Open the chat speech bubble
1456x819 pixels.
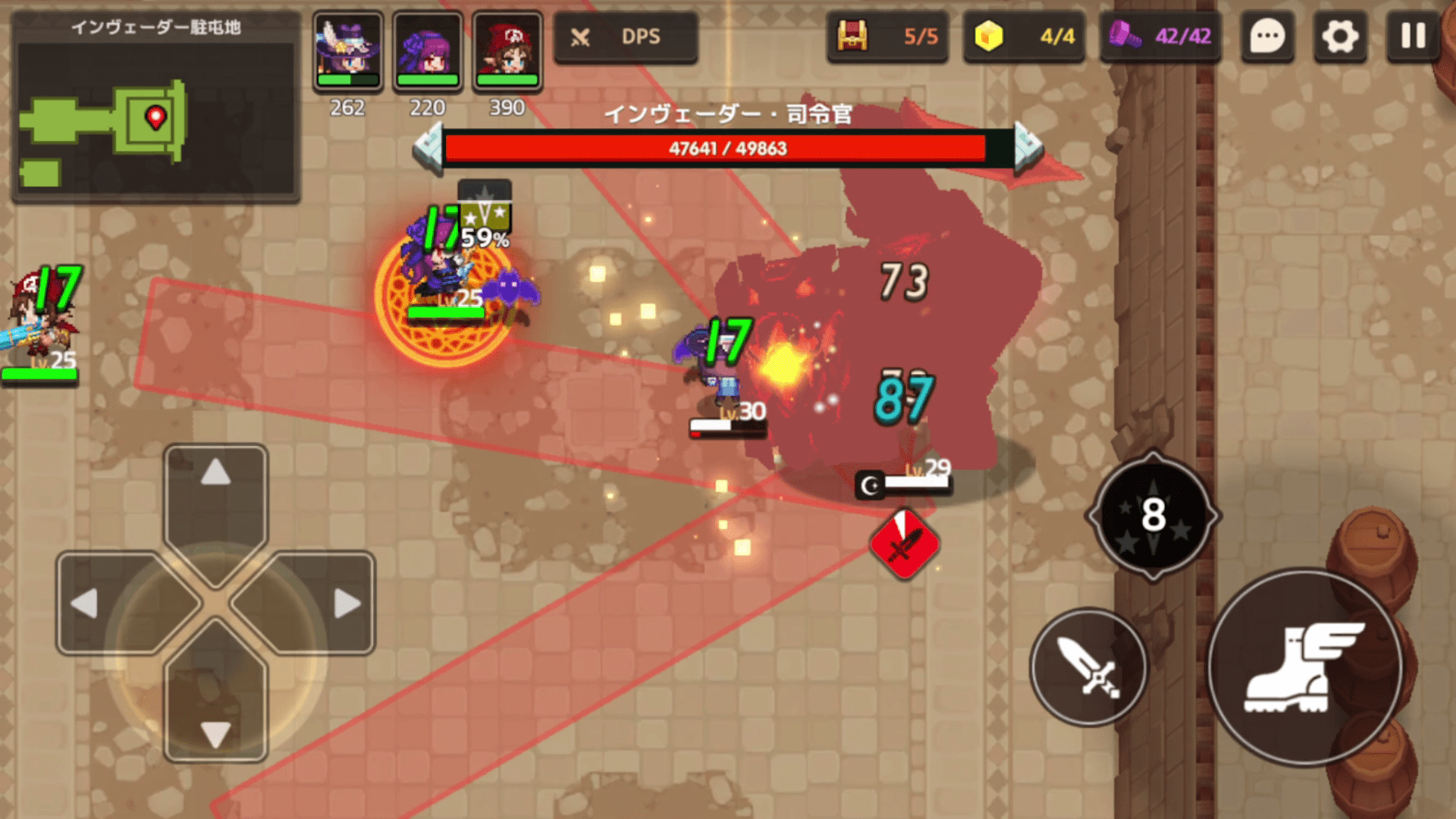1266,36
